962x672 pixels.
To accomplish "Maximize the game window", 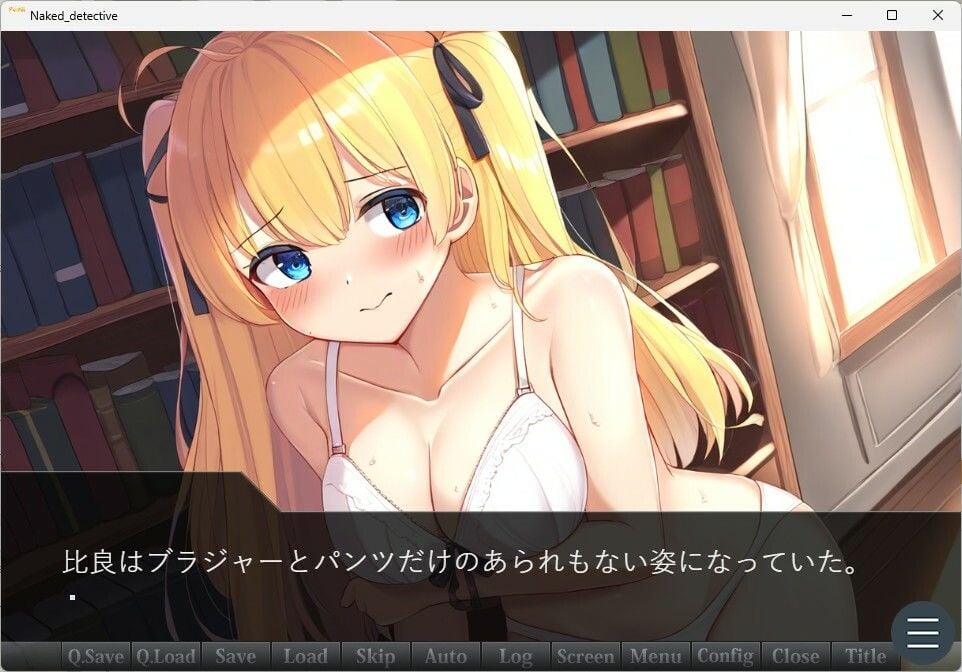I will tap(892, 15).
